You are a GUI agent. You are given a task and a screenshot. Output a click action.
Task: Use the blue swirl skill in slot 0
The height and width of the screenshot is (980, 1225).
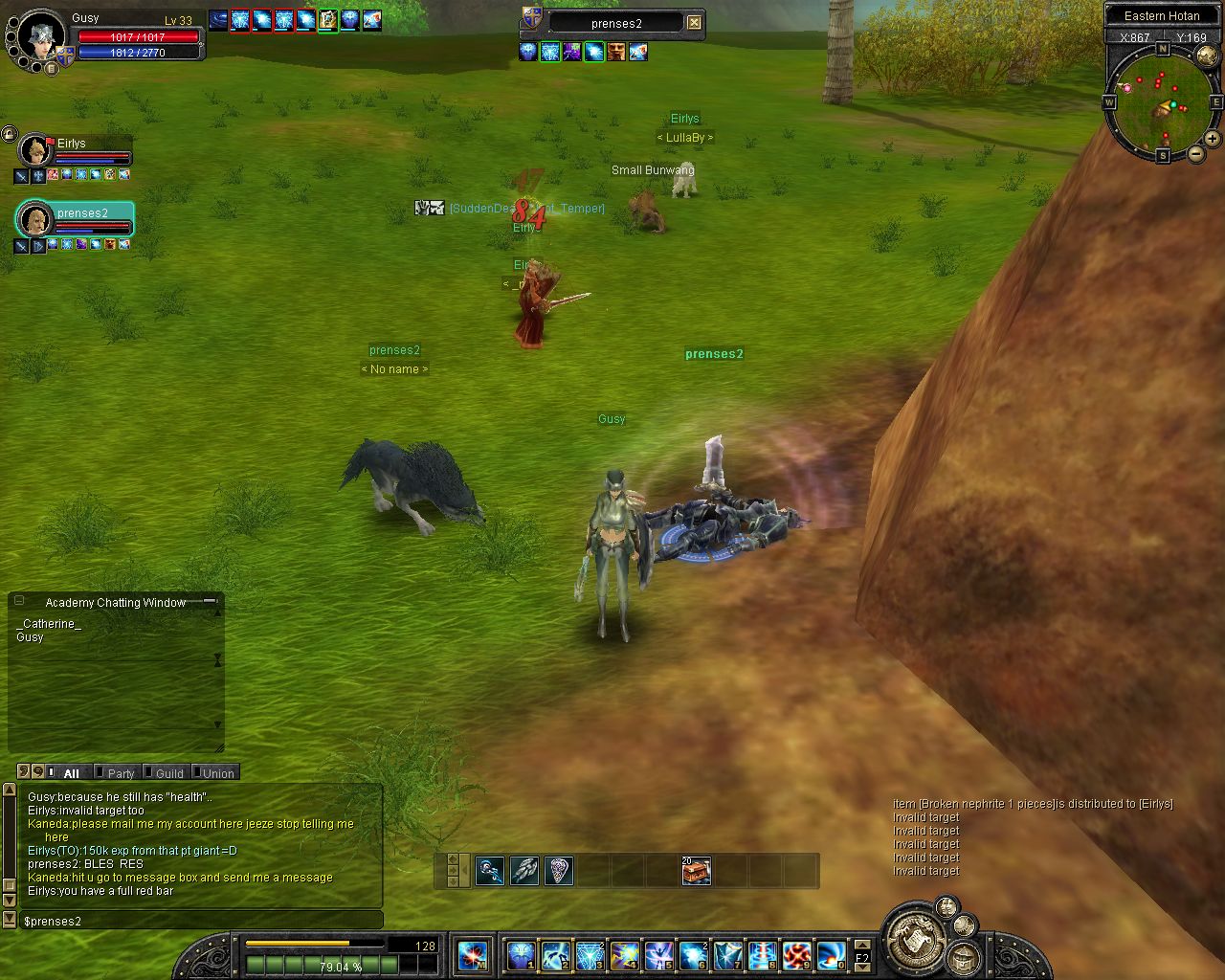click(830, 955)
